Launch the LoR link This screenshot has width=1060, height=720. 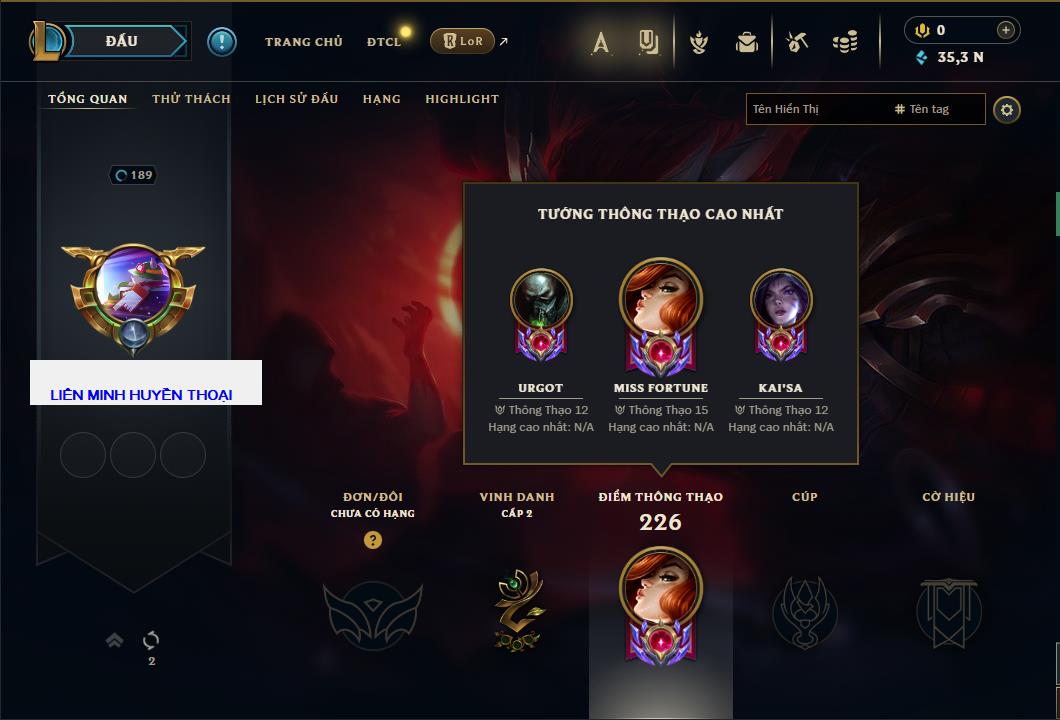point(462,41)
